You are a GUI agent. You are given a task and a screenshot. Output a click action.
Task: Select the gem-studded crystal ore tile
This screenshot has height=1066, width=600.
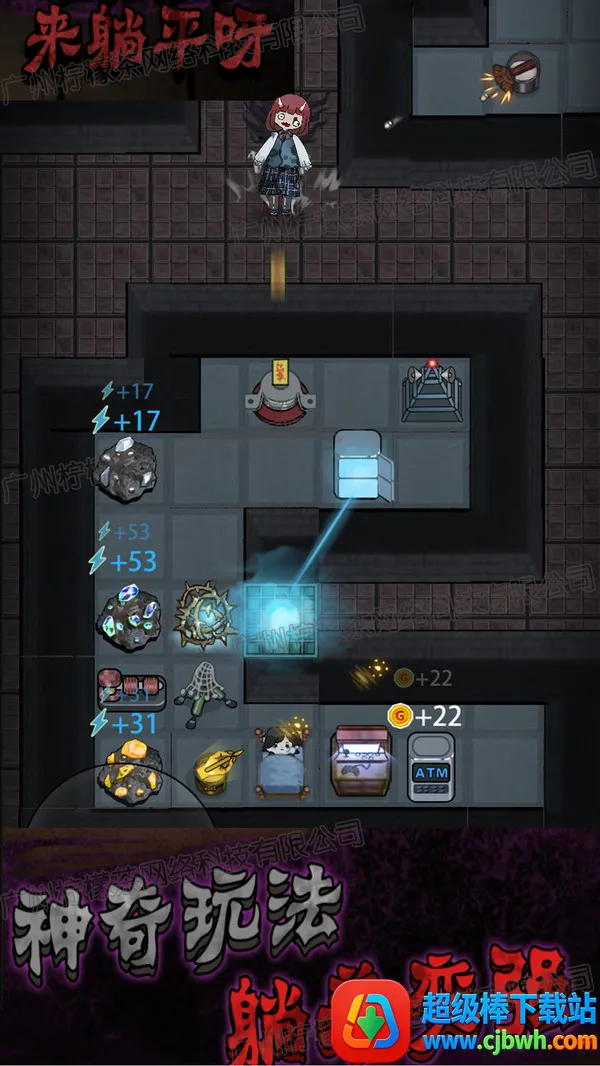pyautogui.click(x=127, y=618)
